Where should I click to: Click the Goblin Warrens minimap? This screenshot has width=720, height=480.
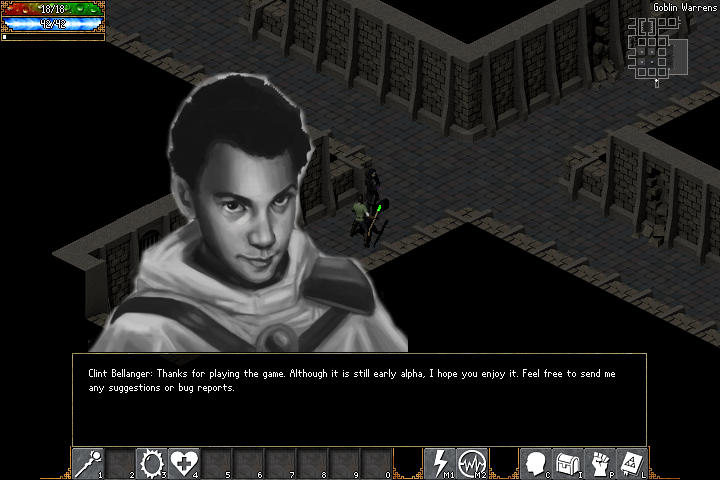click(x=655, y=47)
